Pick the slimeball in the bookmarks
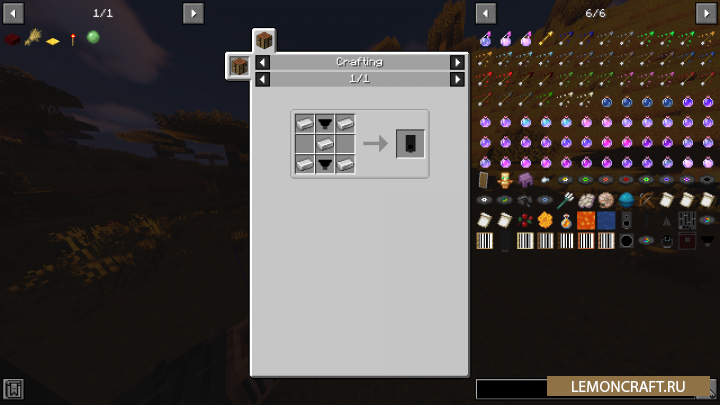The height and width of the screenshot is (405, 720). click(x=93, y=38)
